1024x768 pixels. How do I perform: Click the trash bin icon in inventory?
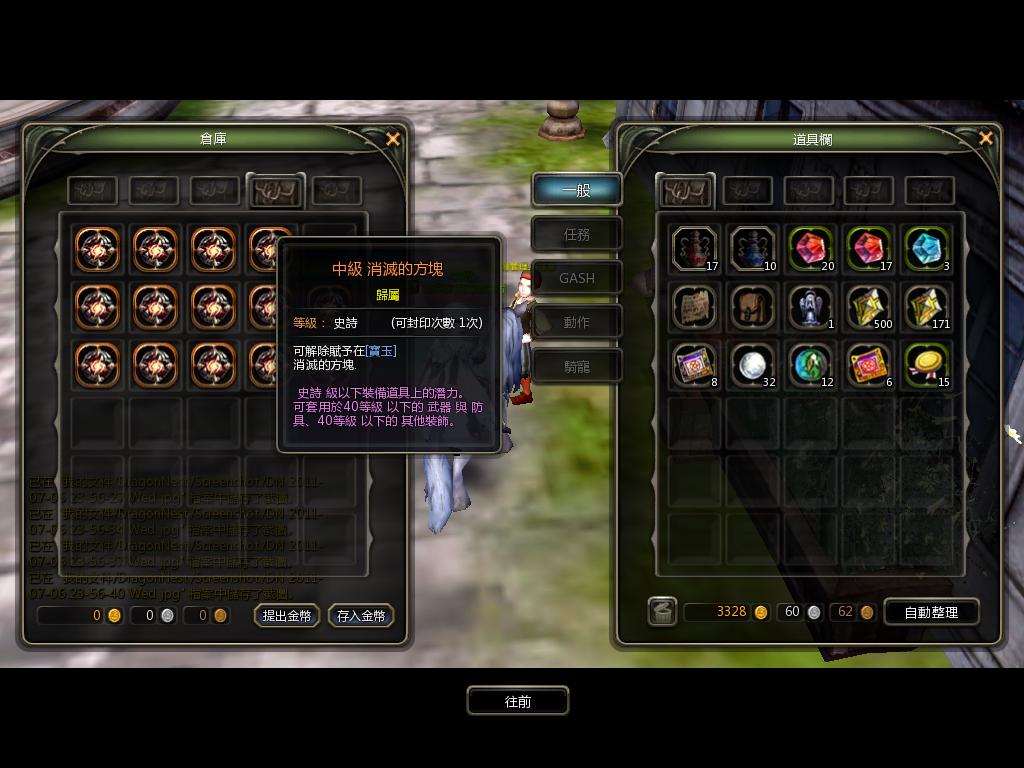tap(662, 611)
